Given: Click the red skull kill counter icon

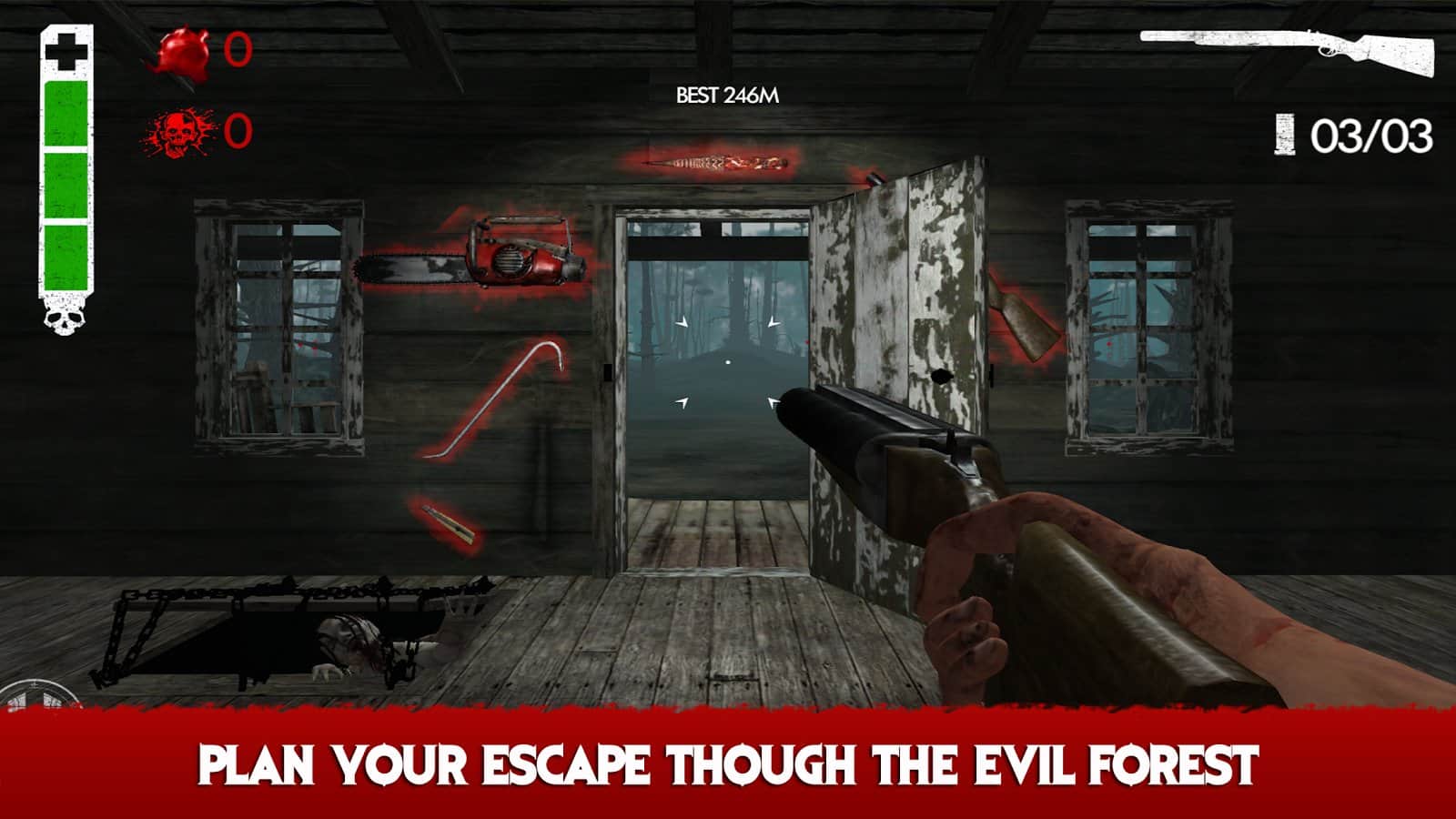Looking at the screenshot, I should click(x=179, y=135).
